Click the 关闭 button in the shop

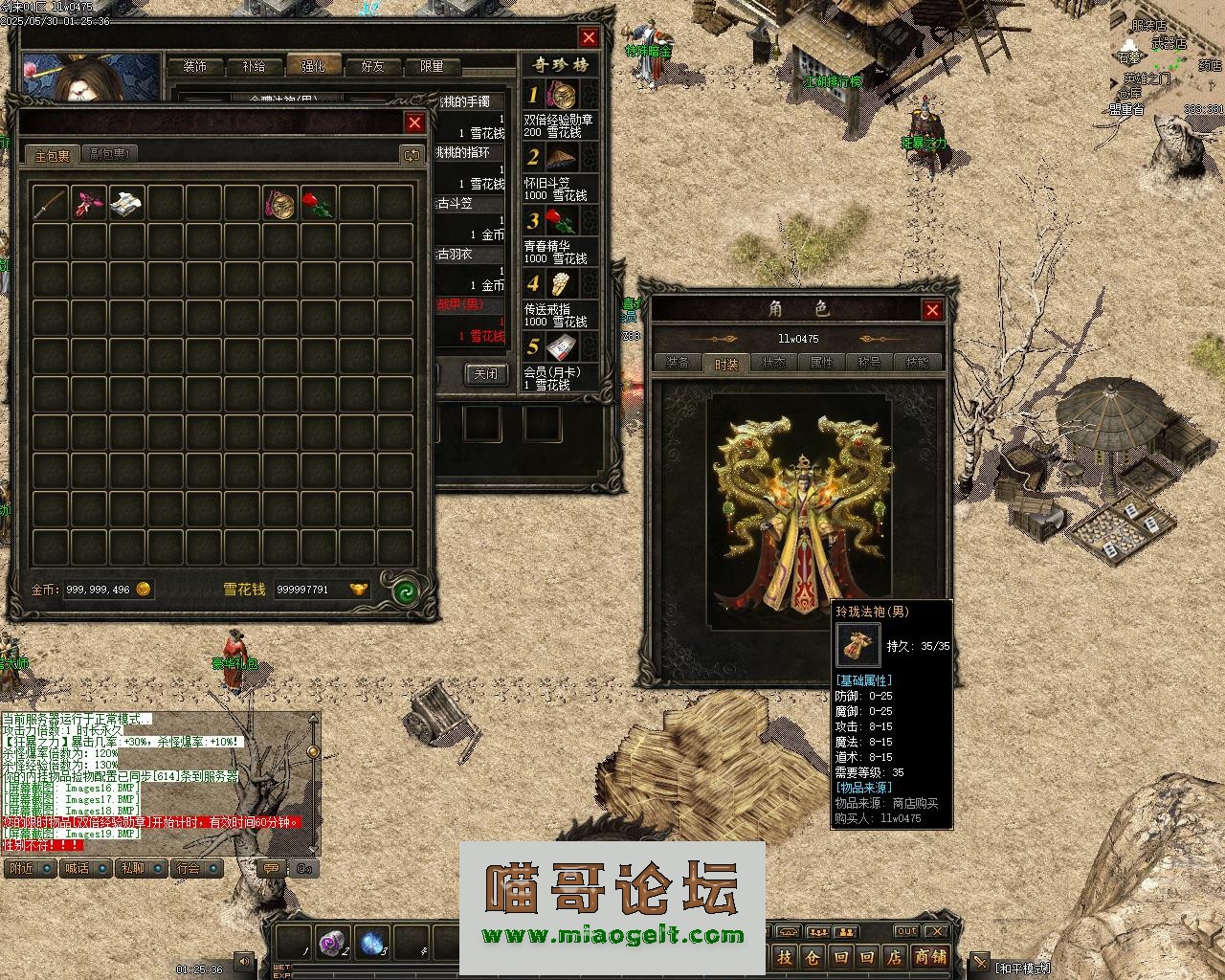tap(485, 373)
